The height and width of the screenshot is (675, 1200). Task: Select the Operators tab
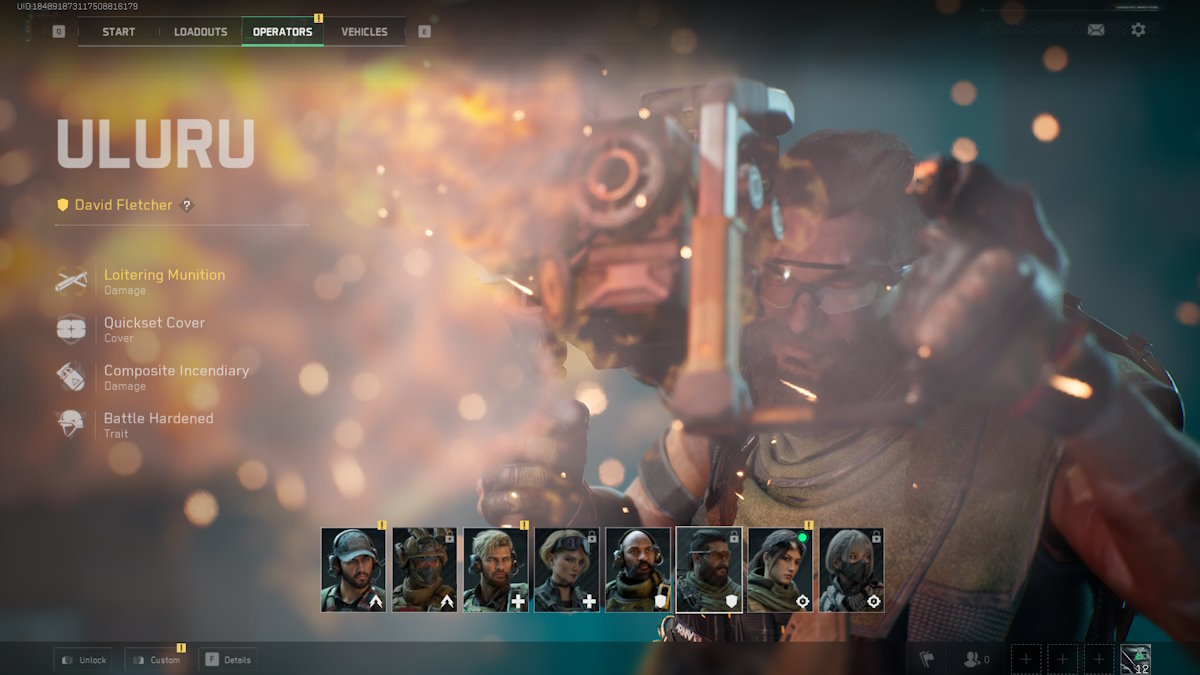click(x=282, y=32)
